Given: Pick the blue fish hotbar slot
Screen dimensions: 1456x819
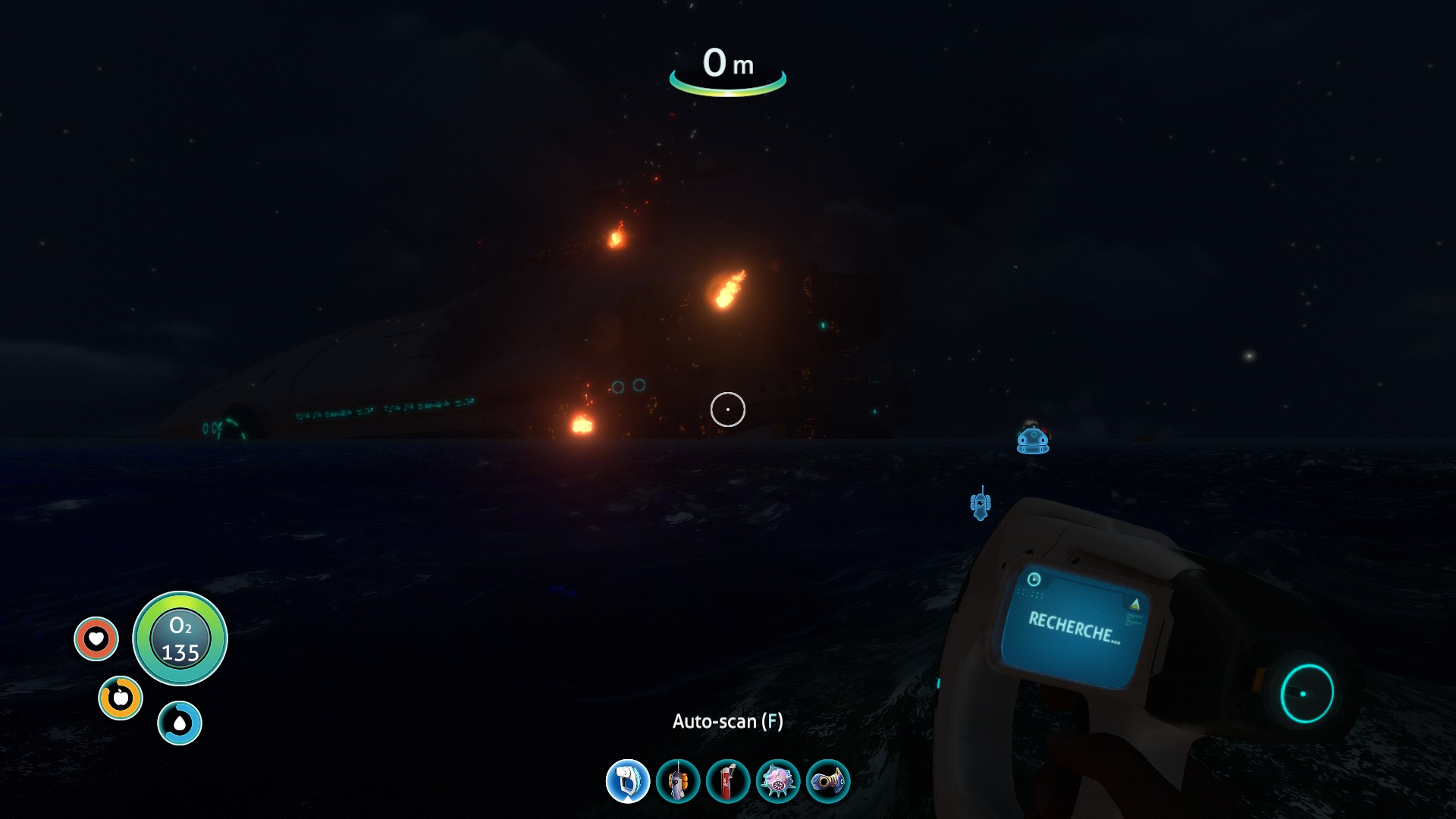Looking at the screenshot, I should point(828,781).
